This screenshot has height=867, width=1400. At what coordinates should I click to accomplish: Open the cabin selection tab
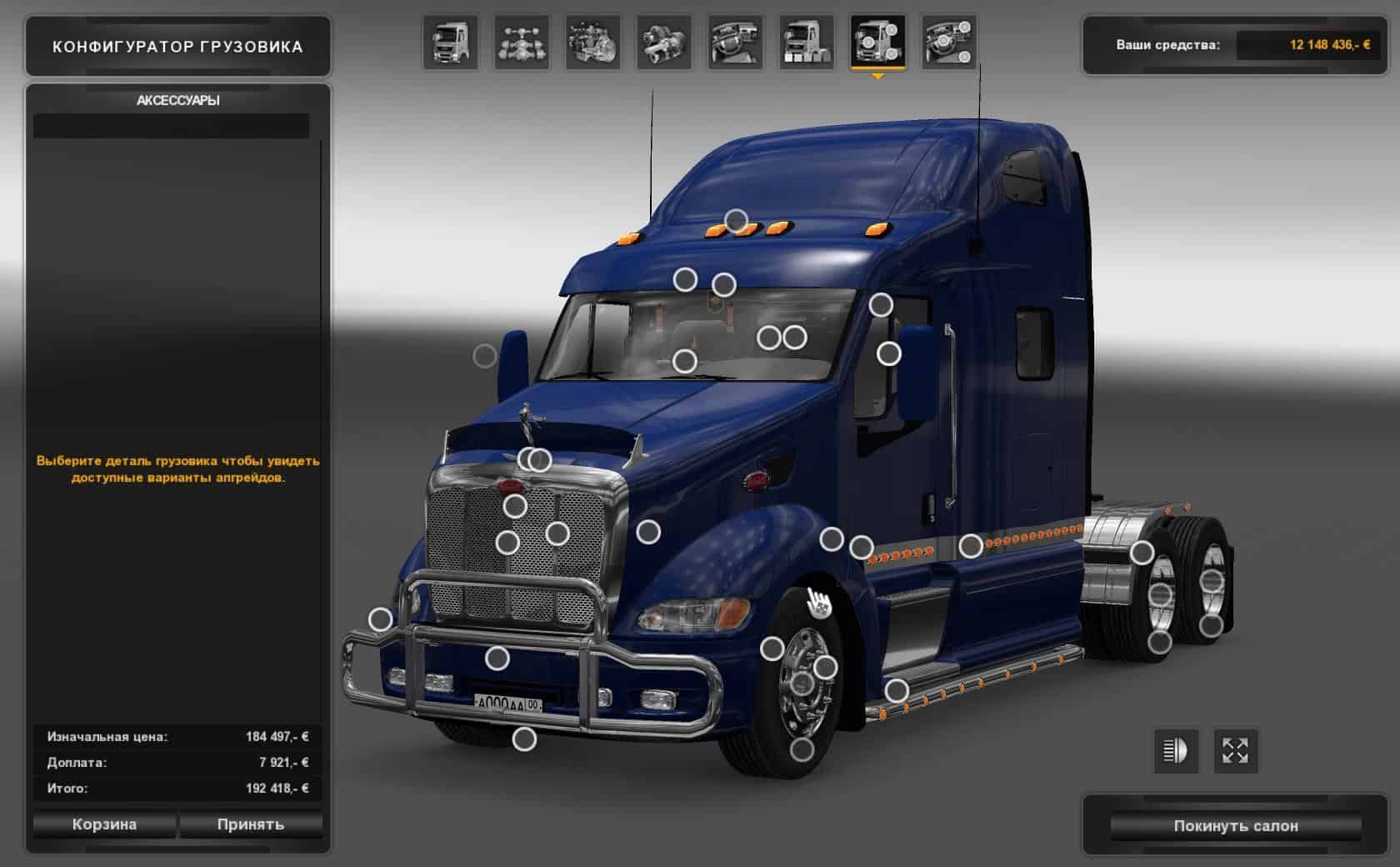point(451,43)
